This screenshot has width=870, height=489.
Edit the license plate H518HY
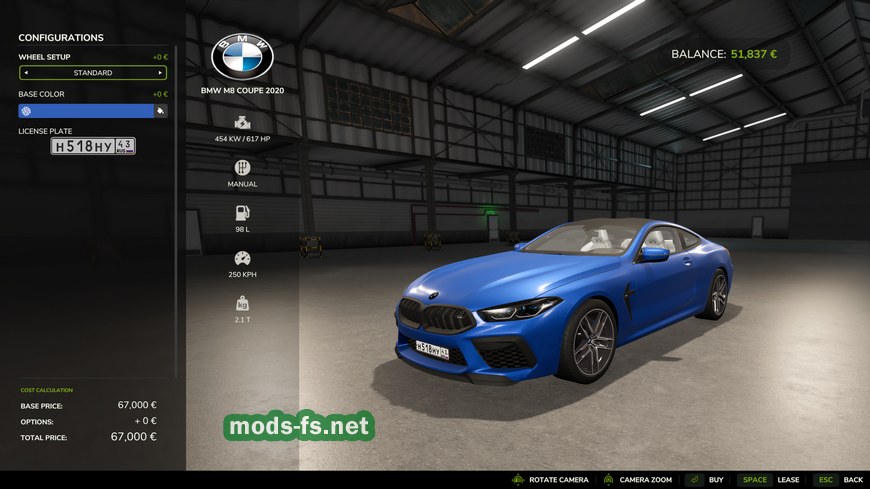tap(93, 146)
